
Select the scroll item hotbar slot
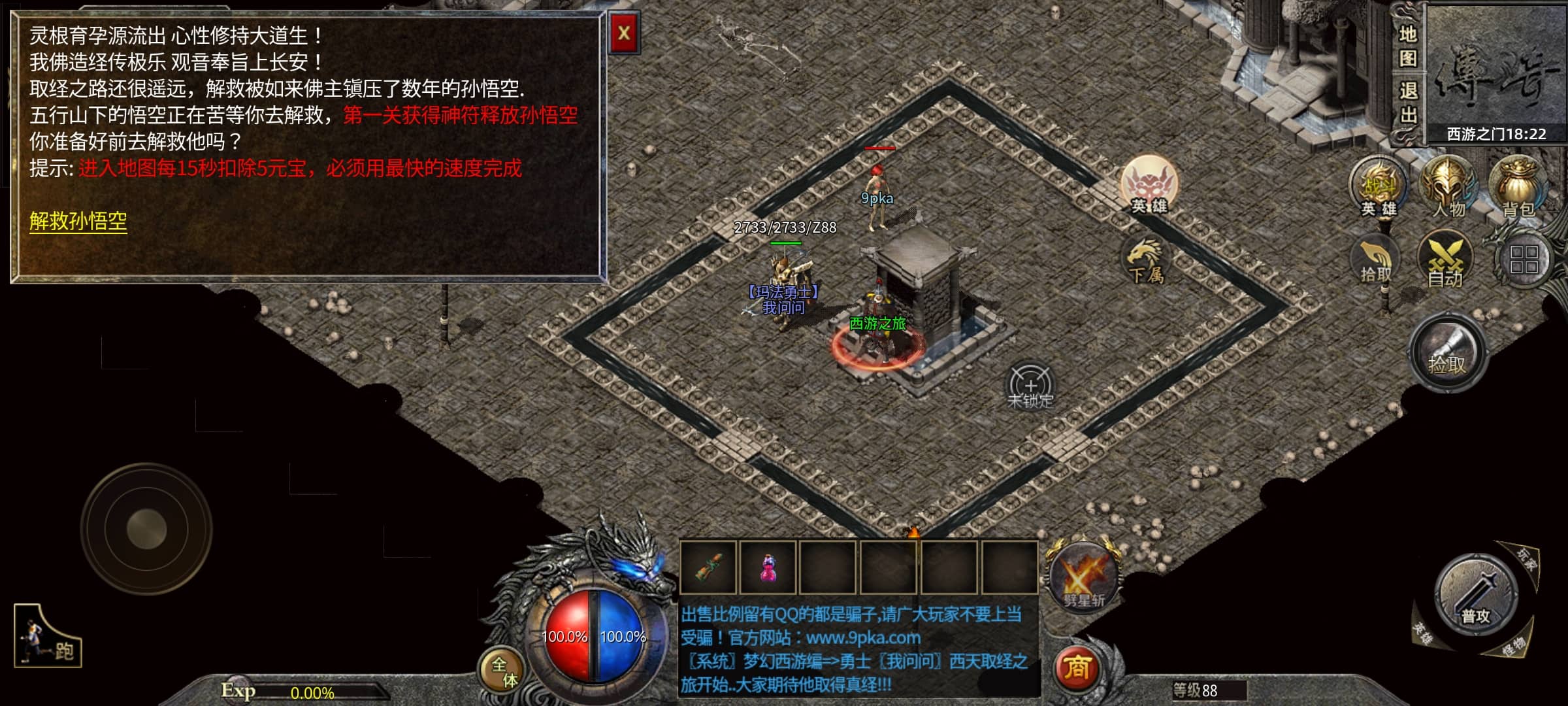coord(708,567)
